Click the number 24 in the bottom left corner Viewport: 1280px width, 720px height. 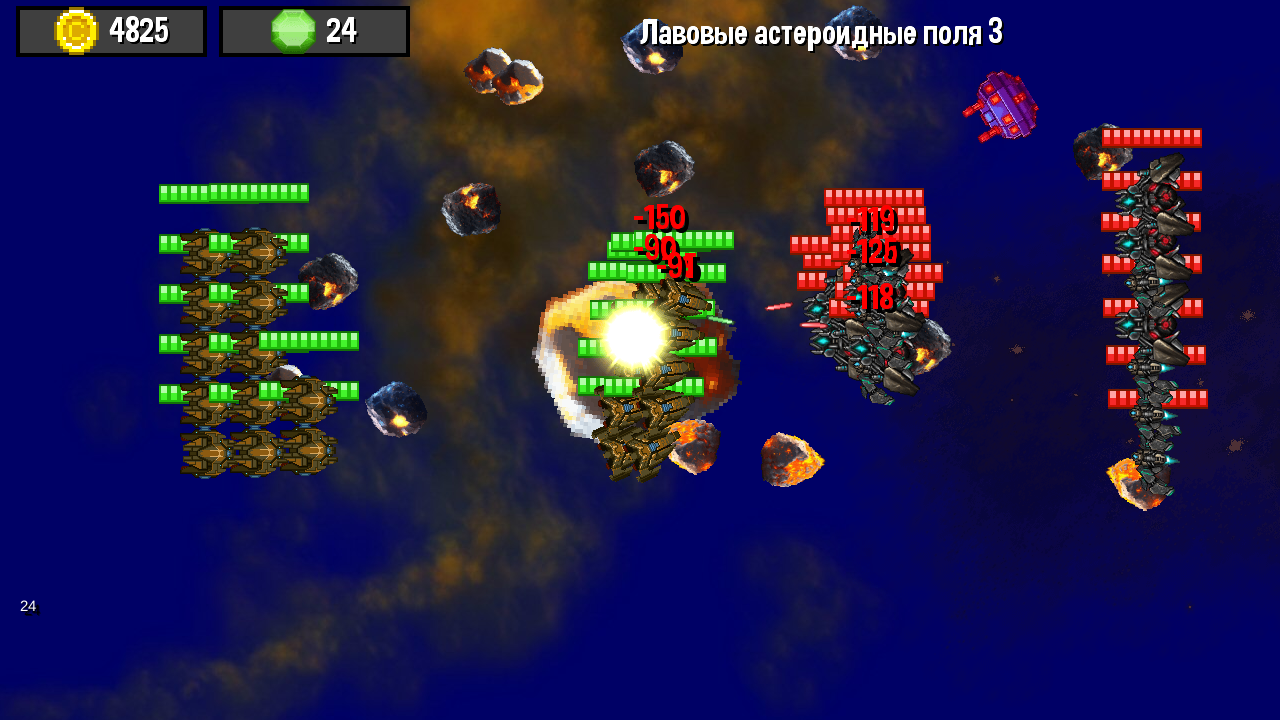click(x=28, y=605)
